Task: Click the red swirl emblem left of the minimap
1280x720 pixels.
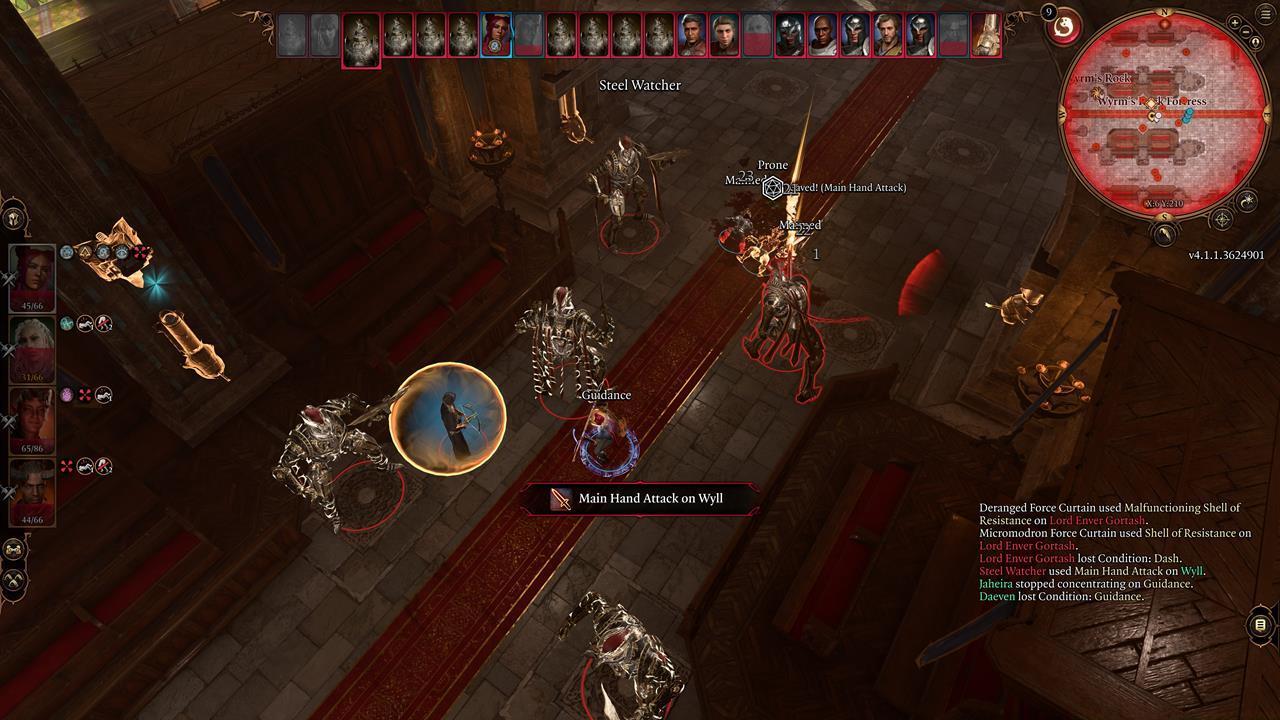Action: coord(1064,29)
